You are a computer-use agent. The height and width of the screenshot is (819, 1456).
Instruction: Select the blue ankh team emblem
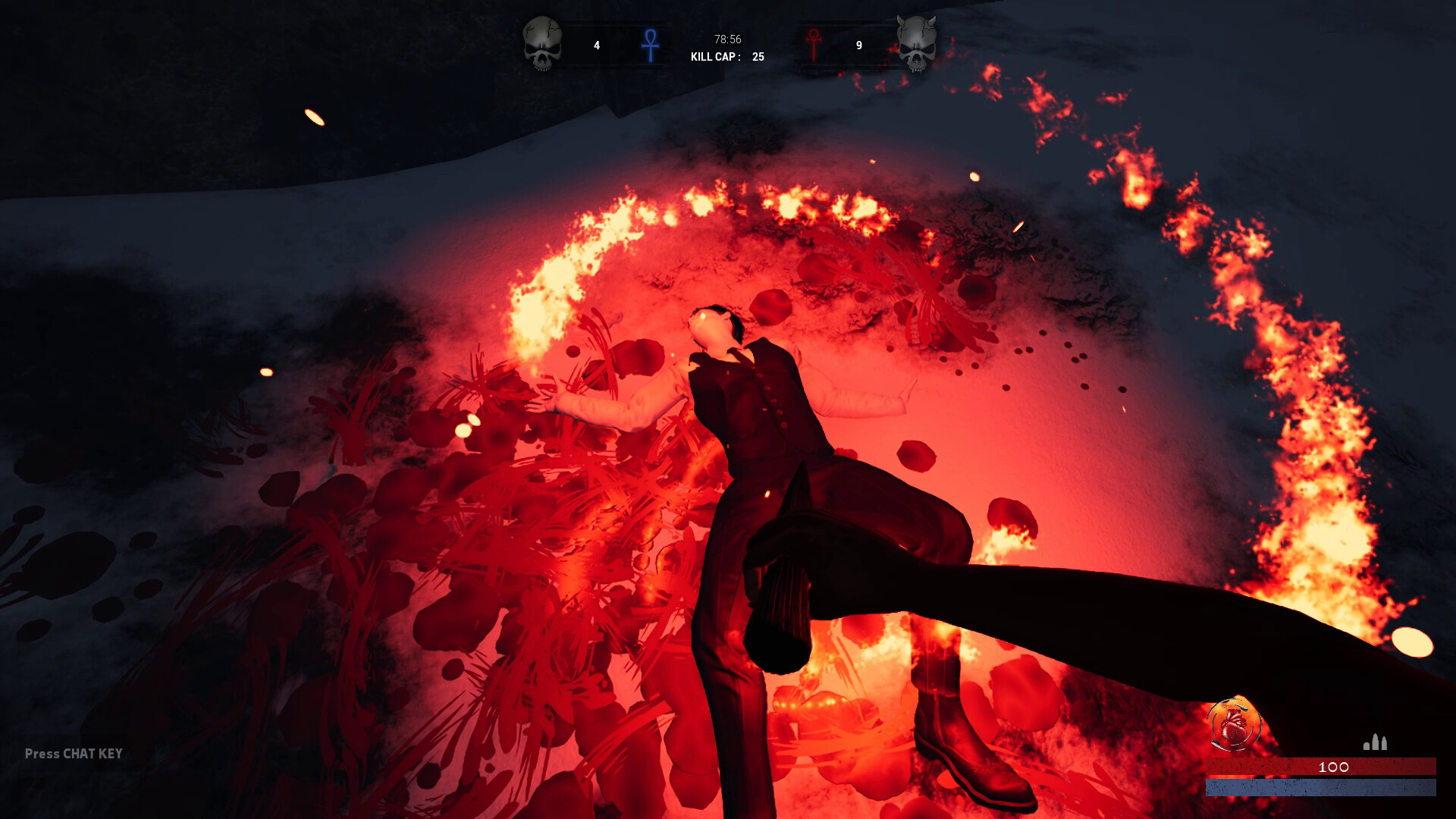[x=650, y=45]
